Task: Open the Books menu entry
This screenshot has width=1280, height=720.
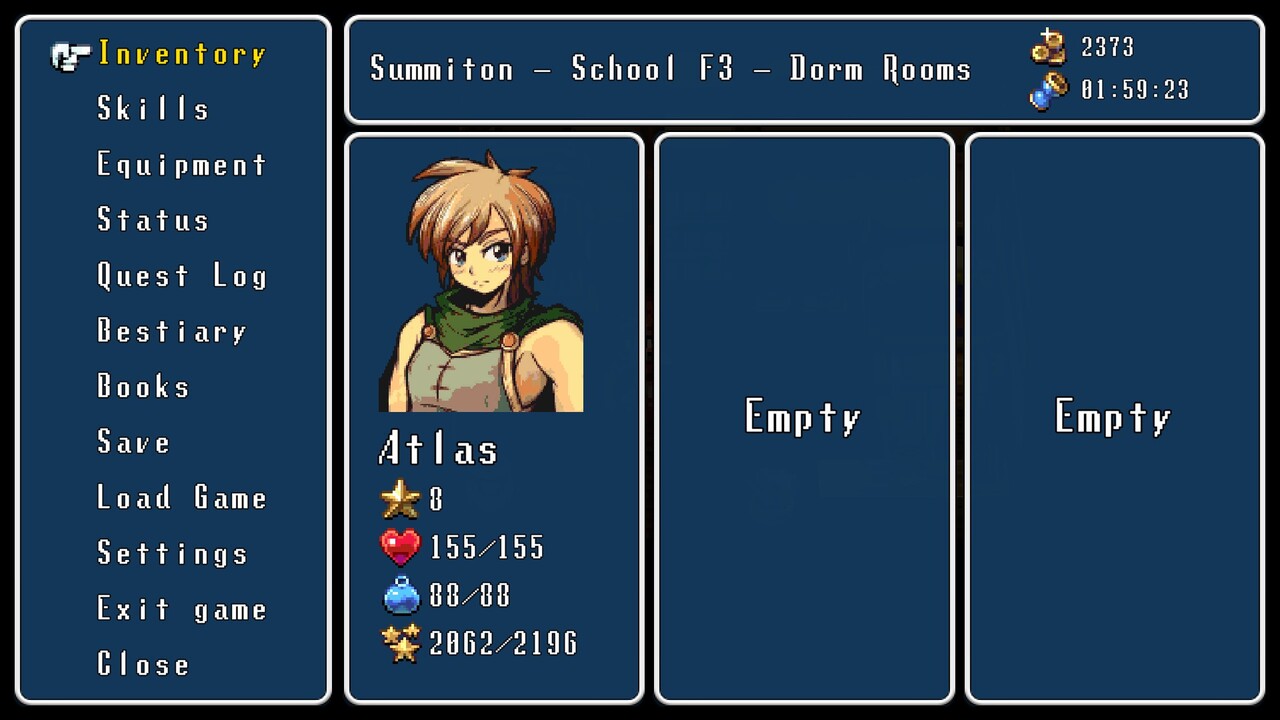Action: tap(143, 387)
